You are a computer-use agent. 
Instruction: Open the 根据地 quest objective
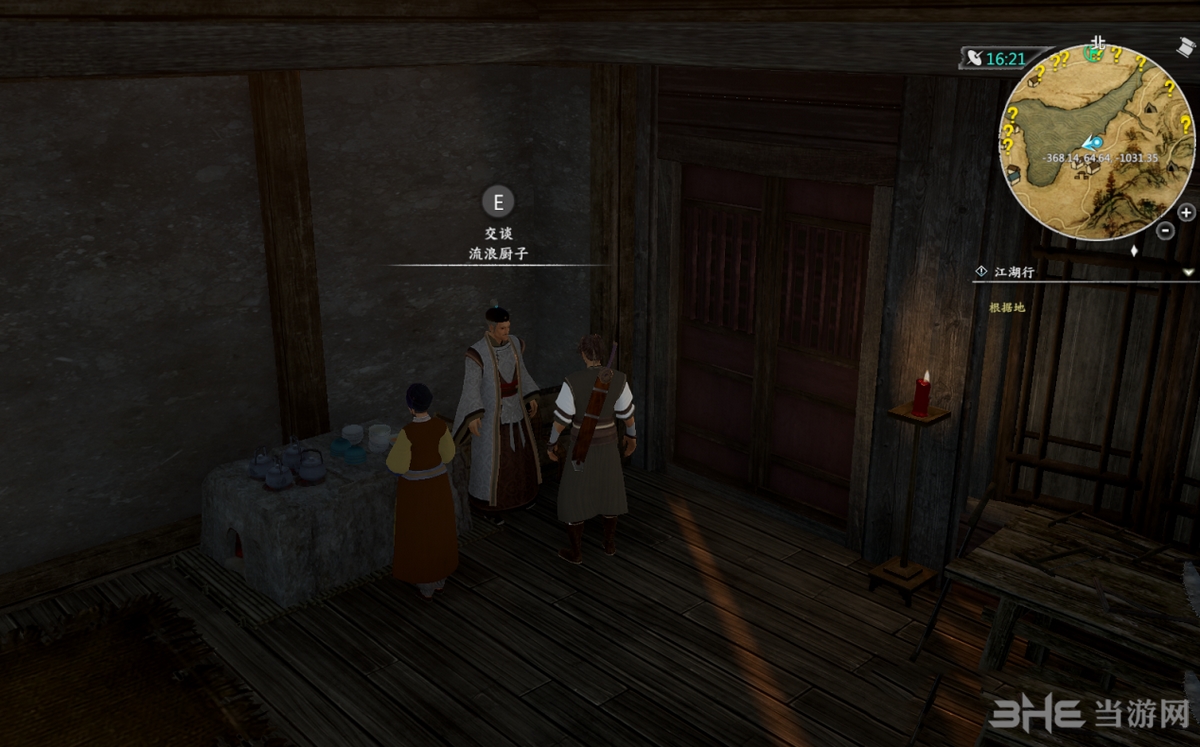click(1008, 307)
